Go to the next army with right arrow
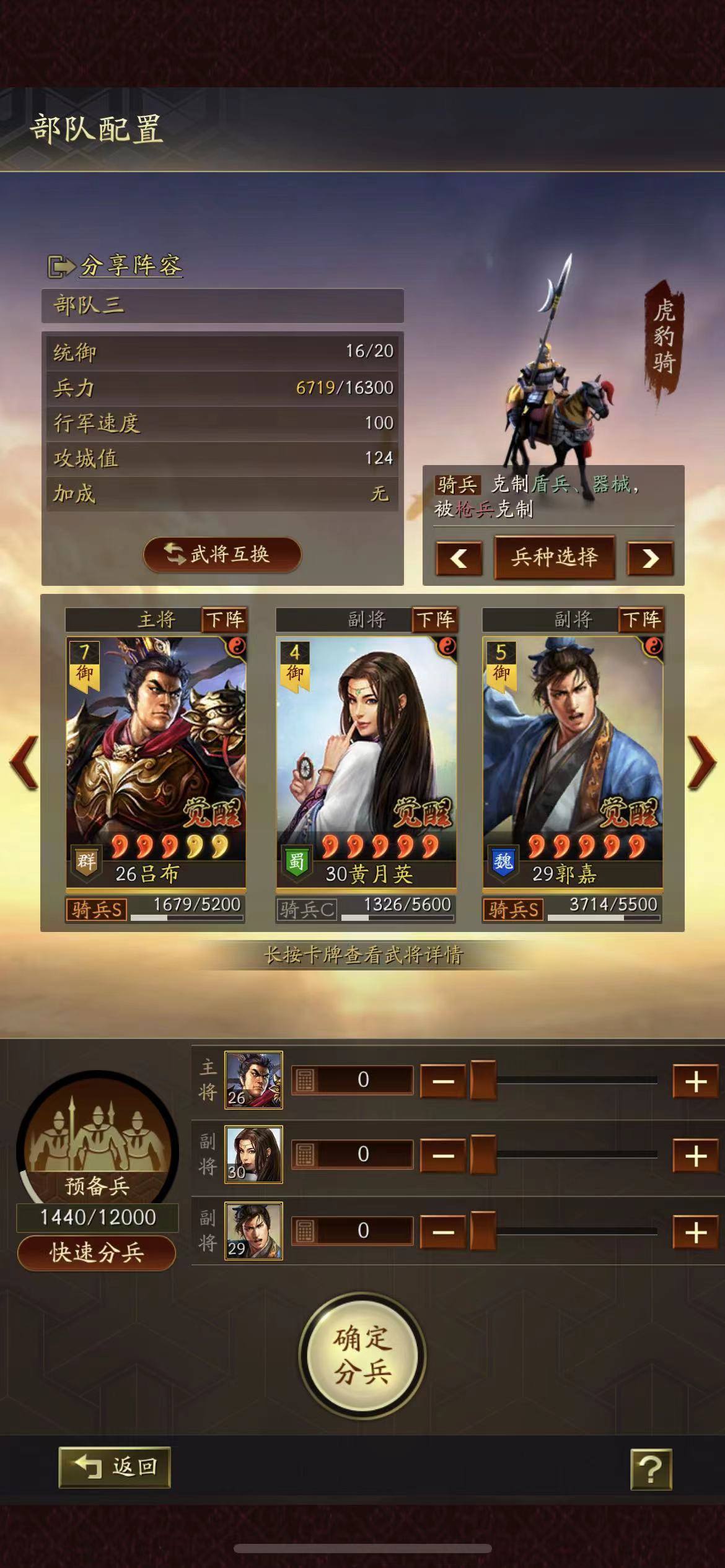 click(x=701, y=762)
